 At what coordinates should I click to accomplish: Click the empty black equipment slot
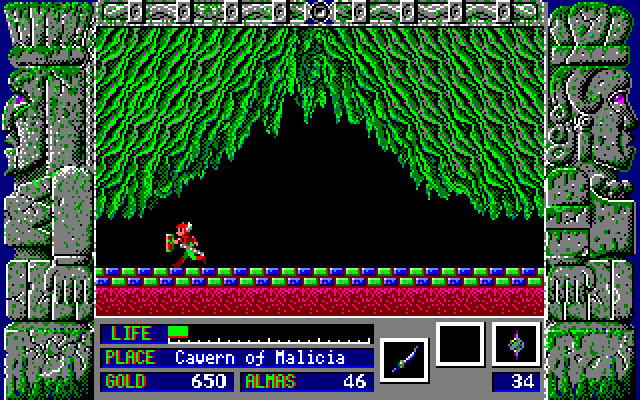pyautogui.click(x=460, y=345)
